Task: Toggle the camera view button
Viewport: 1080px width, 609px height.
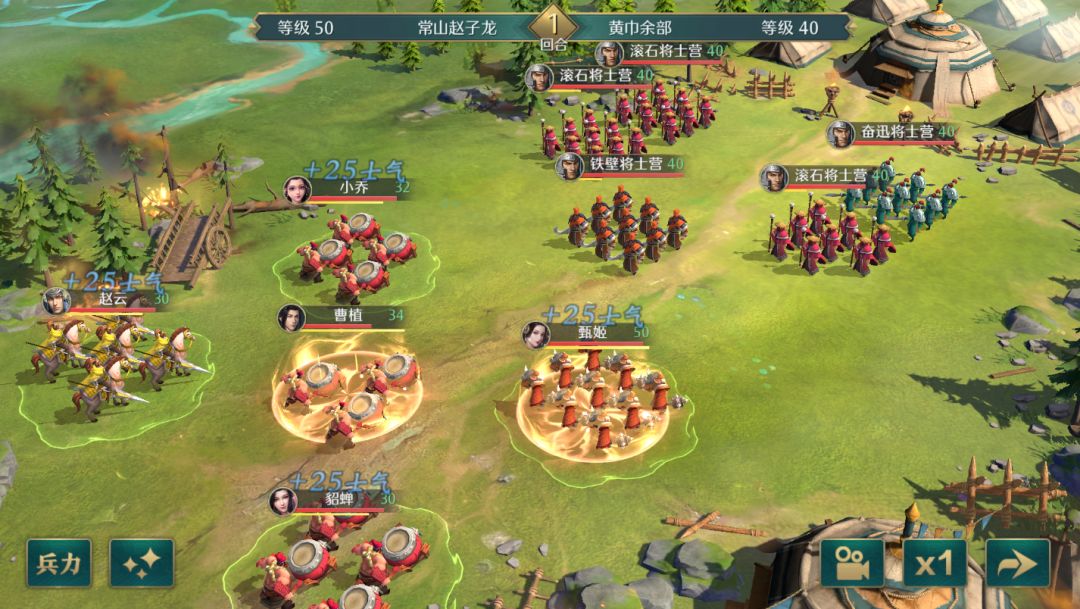Action: point(852,563)
